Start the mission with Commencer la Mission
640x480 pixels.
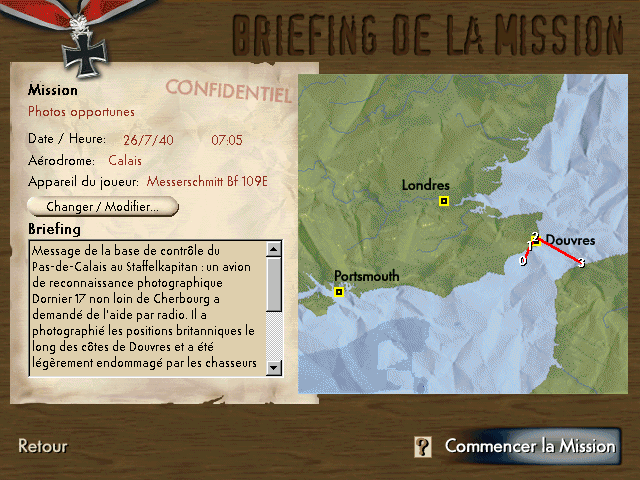click(530, 446)
